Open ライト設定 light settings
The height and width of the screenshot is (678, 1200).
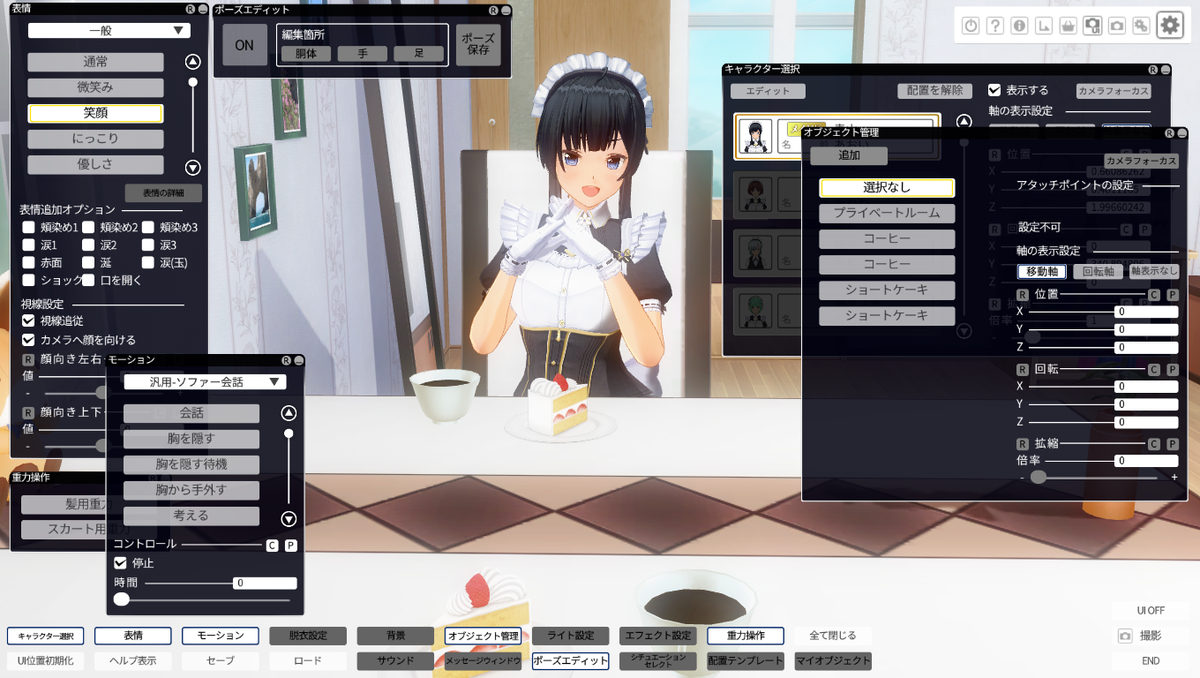coord(570,635)
